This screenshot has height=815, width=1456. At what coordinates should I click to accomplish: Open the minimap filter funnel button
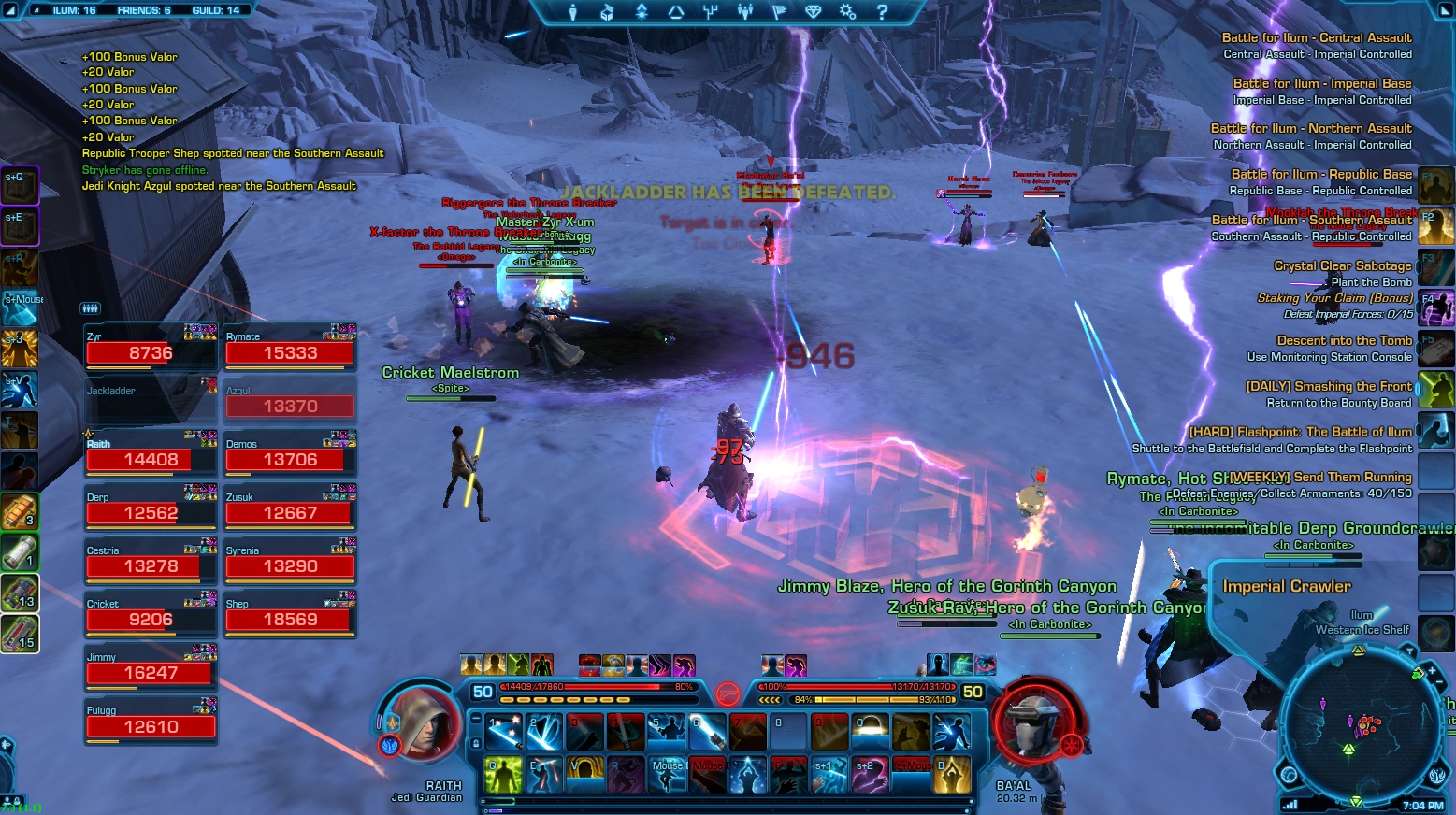coord(1408,651)
